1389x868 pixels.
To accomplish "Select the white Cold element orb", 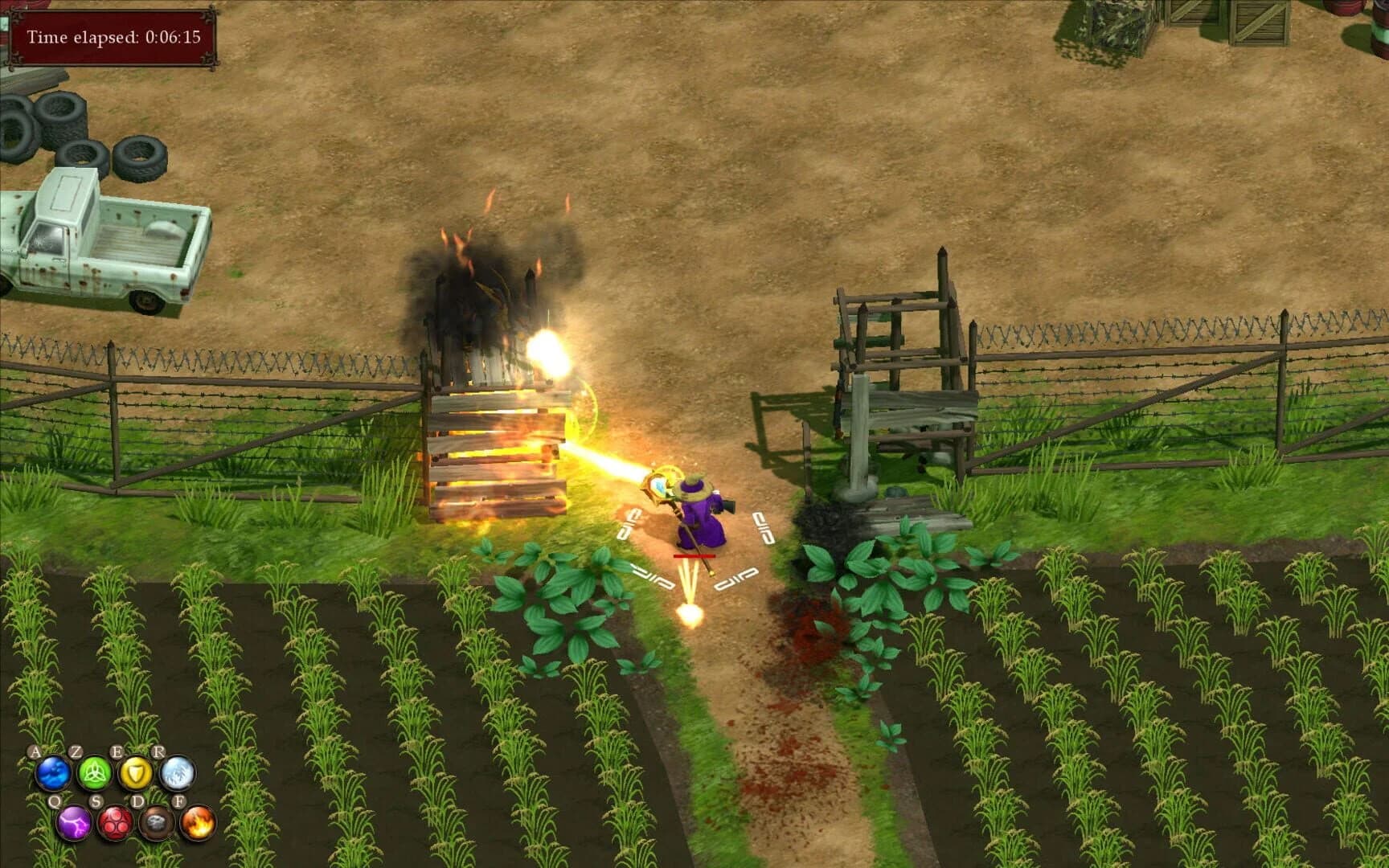I will [177, 774].
